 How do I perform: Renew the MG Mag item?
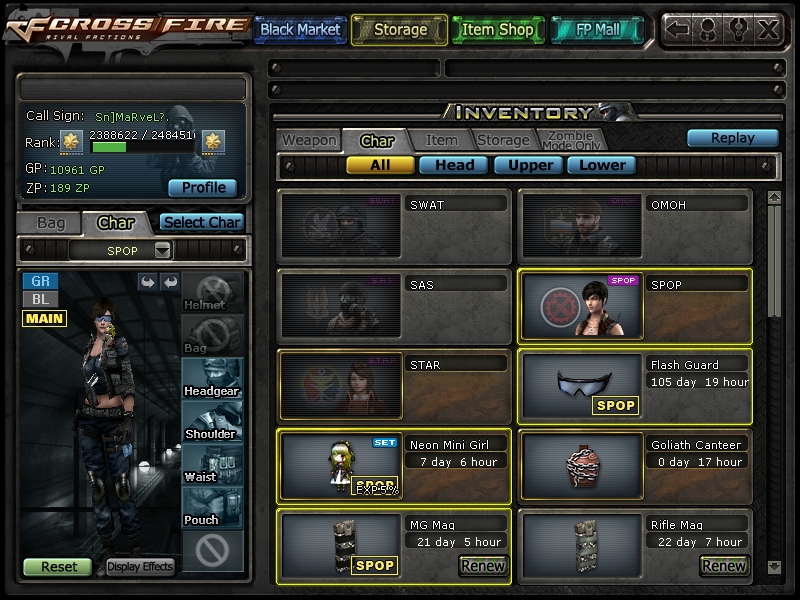[482, 566]
